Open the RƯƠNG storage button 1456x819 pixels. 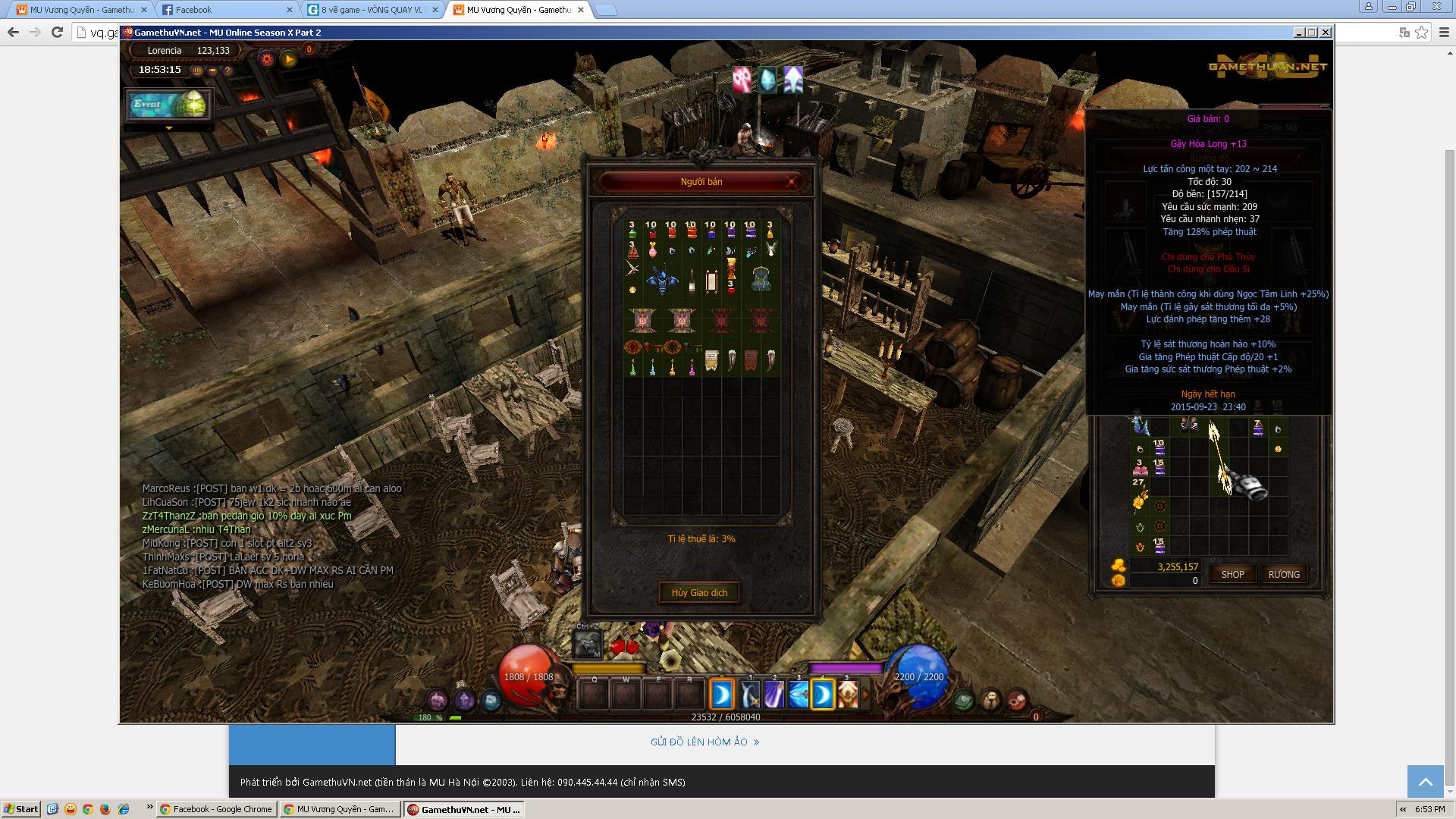(x=1283, y=574)
